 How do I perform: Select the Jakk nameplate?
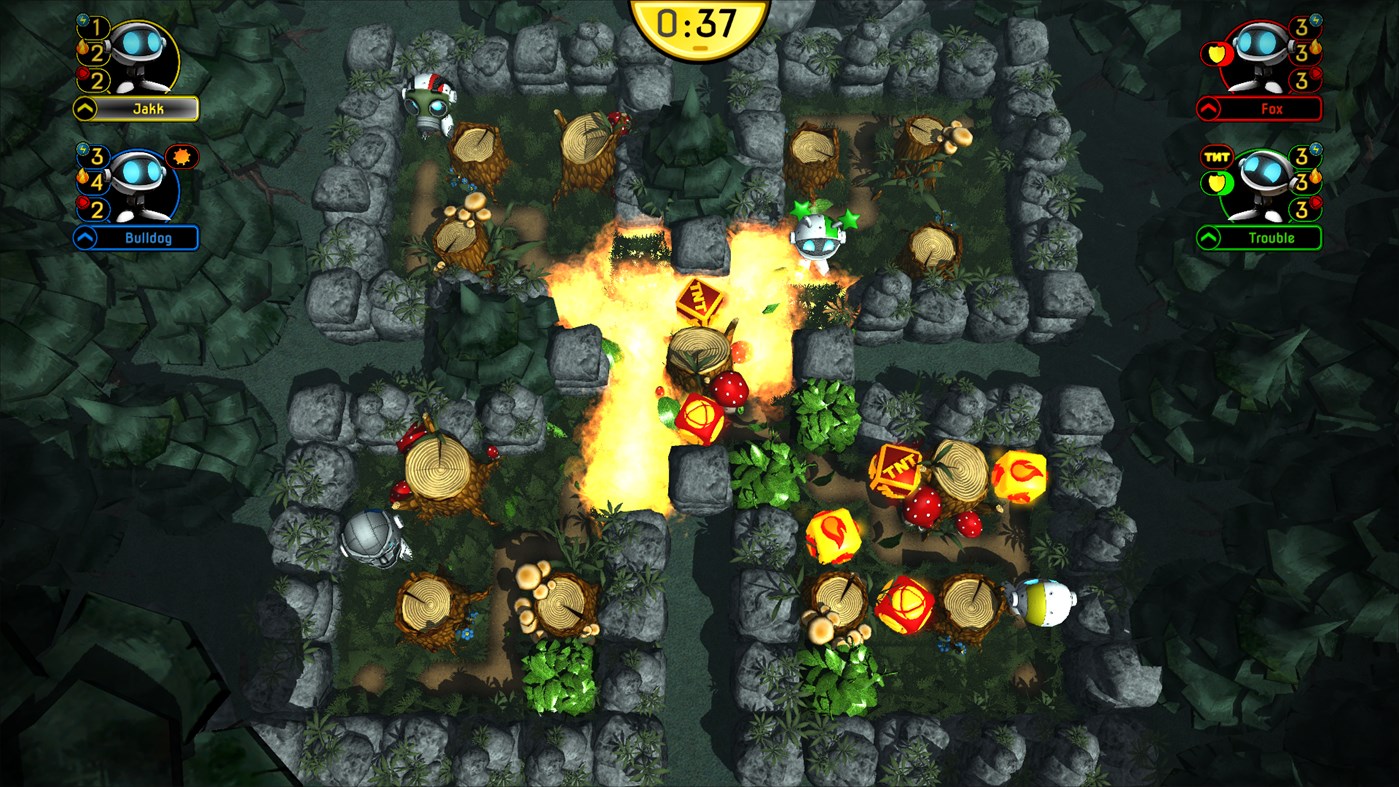(147, 107)
